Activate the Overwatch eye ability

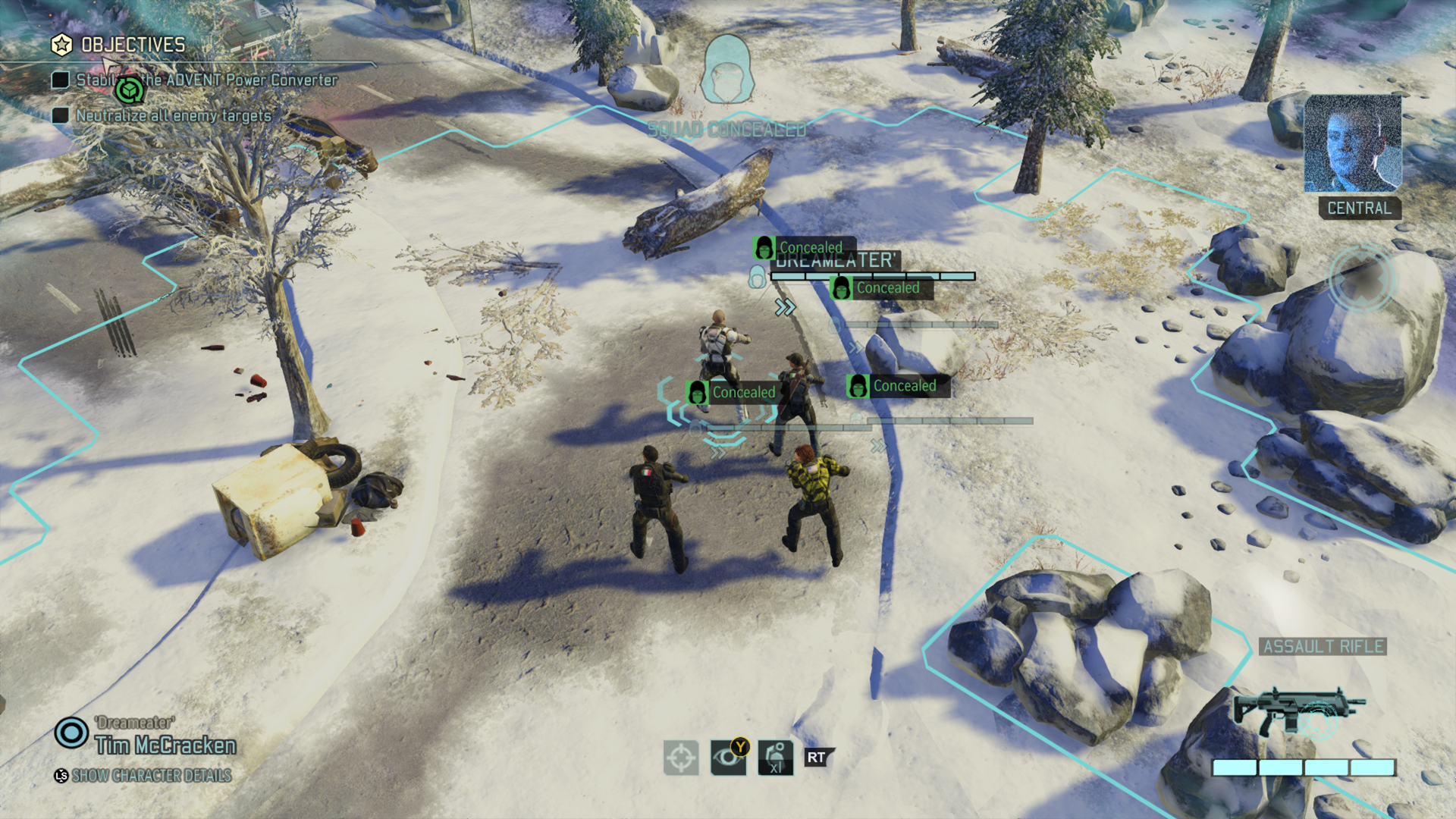728,758
